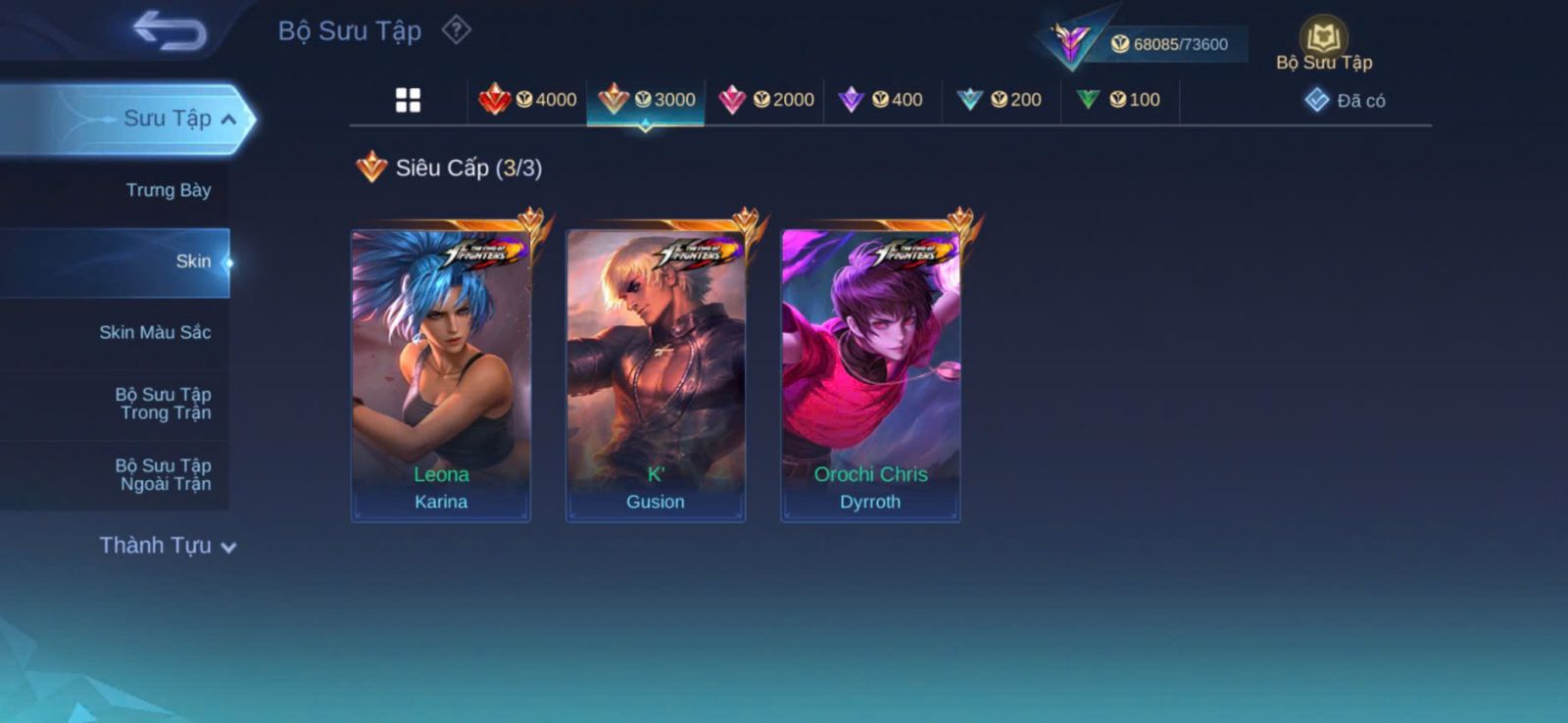Select the 3000 point tier tab

[646, 100]
